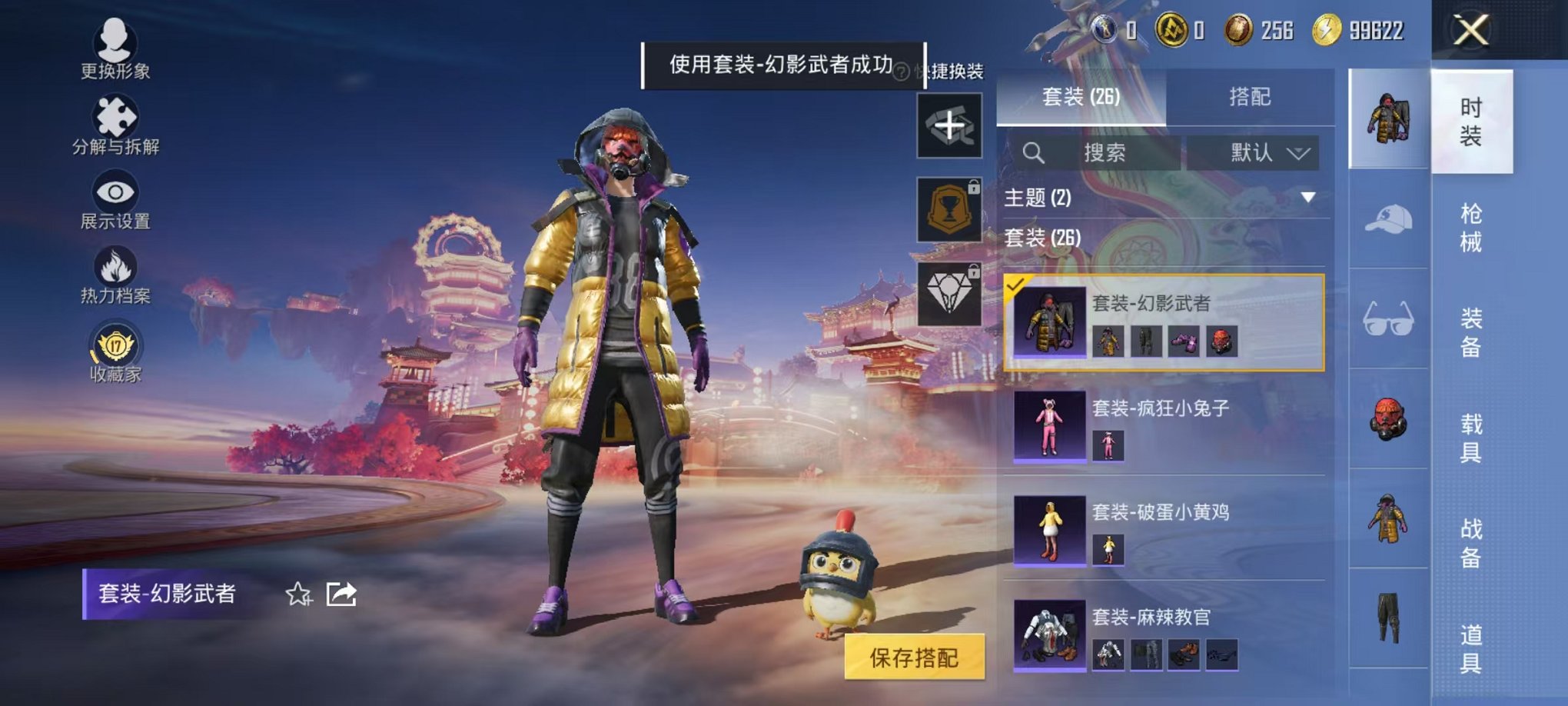
Task: Open the trophy showcase icon
Action: 952,208
